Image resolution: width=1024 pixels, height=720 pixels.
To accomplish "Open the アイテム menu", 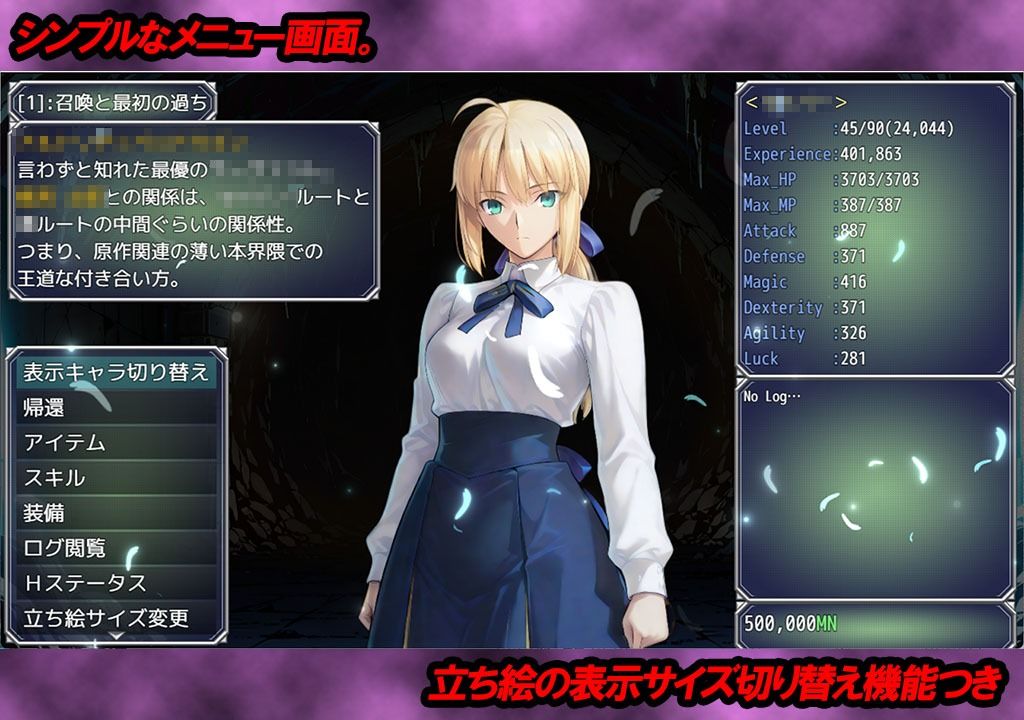I will (116, 442).
